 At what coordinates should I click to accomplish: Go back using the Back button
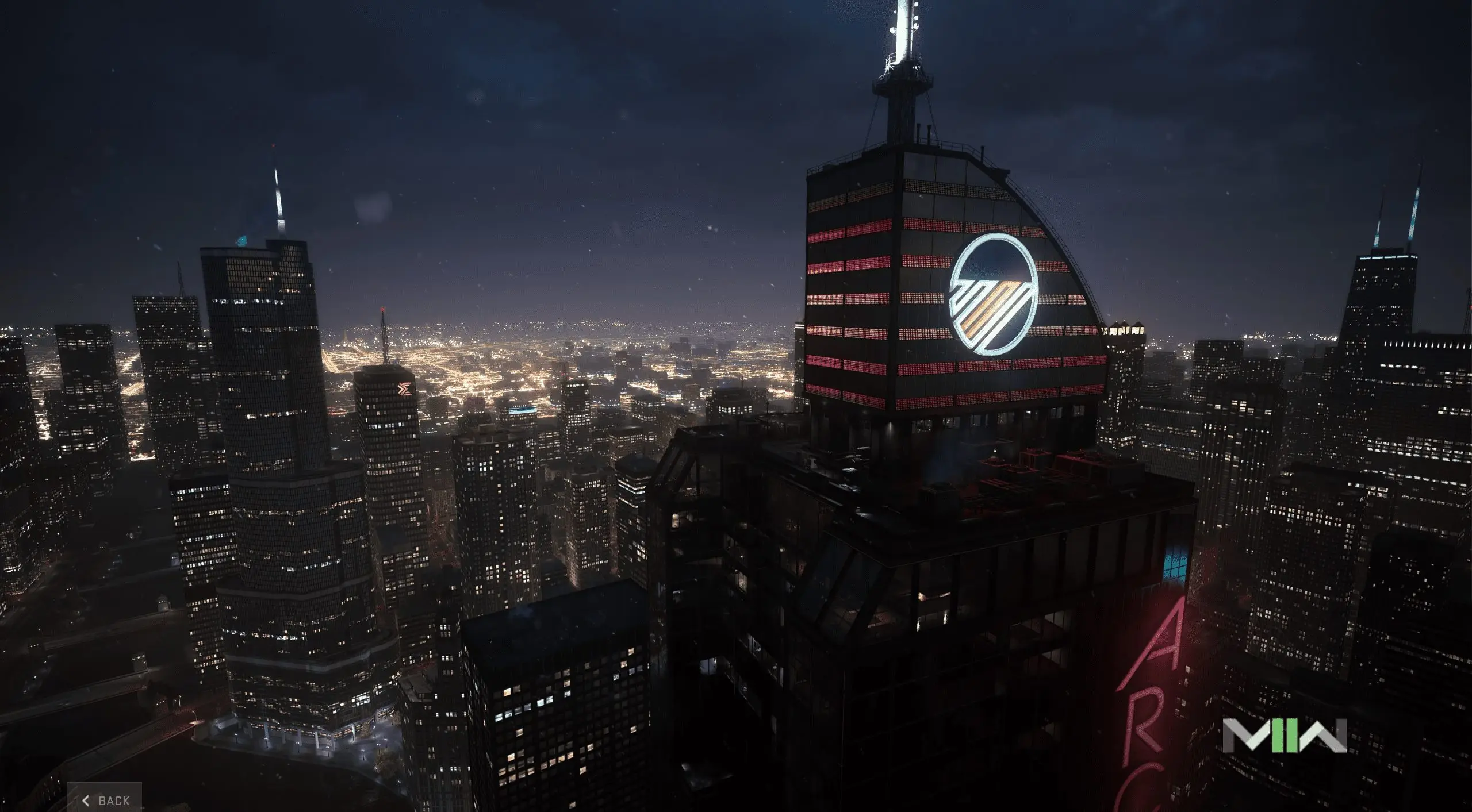coord(106,800)
